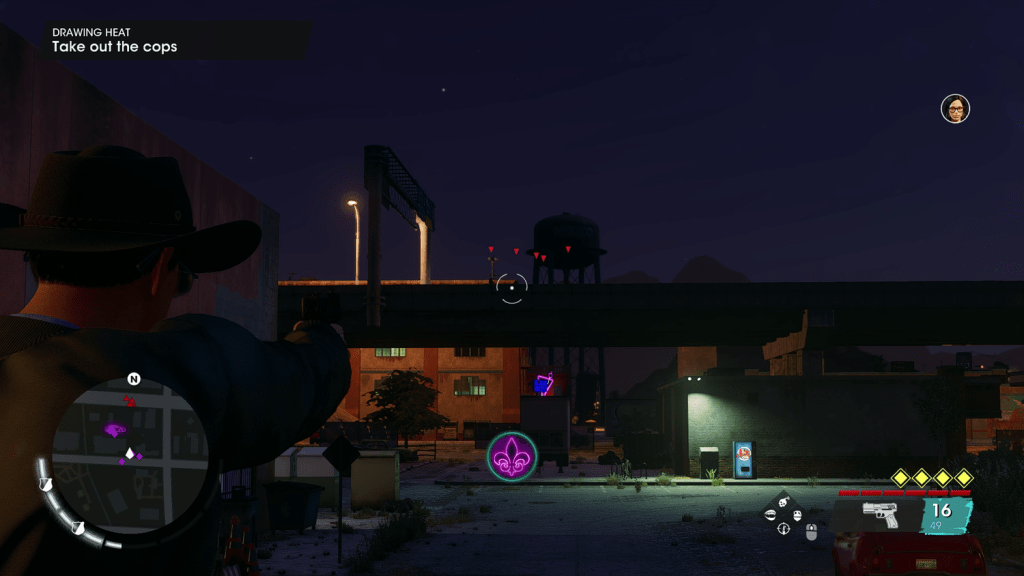Select the purple vehicle marker on minimap
This screenshot has width=1024, height=576.
(x=114, y=429)
